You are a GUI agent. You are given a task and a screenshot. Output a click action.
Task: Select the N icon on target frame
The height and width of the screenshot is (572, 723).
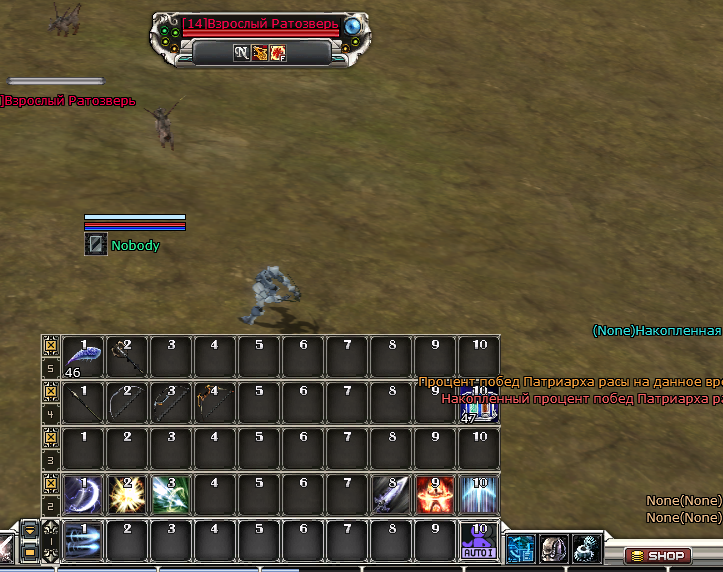click(x=242, y=52)
